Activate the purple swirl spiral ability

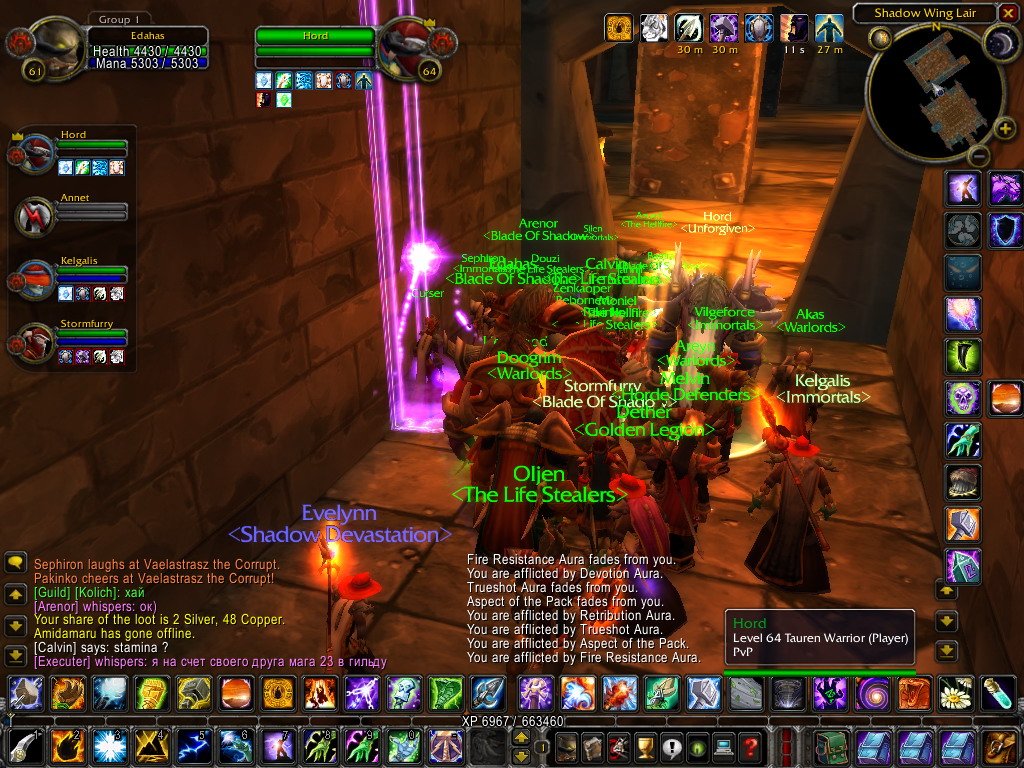pyautogui.click(x=870, y=692)
